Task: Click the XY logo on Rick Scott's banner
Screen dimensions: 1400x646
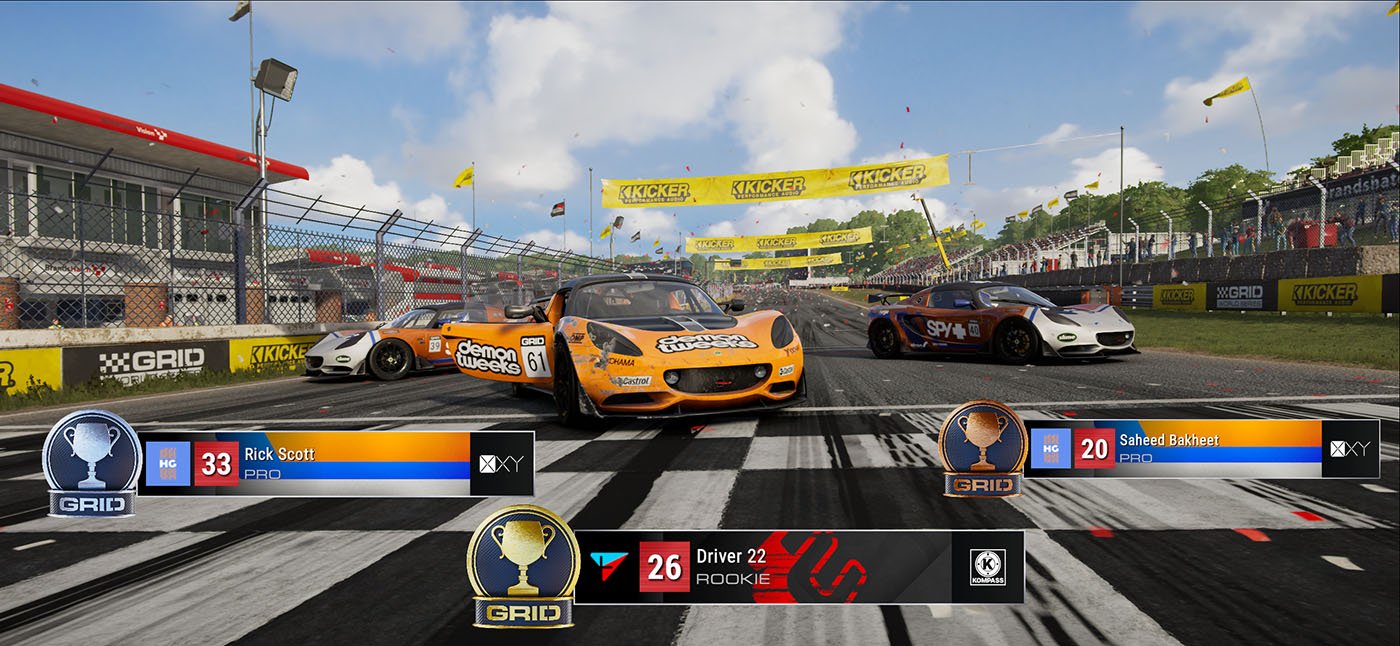Action: (502, 463)
